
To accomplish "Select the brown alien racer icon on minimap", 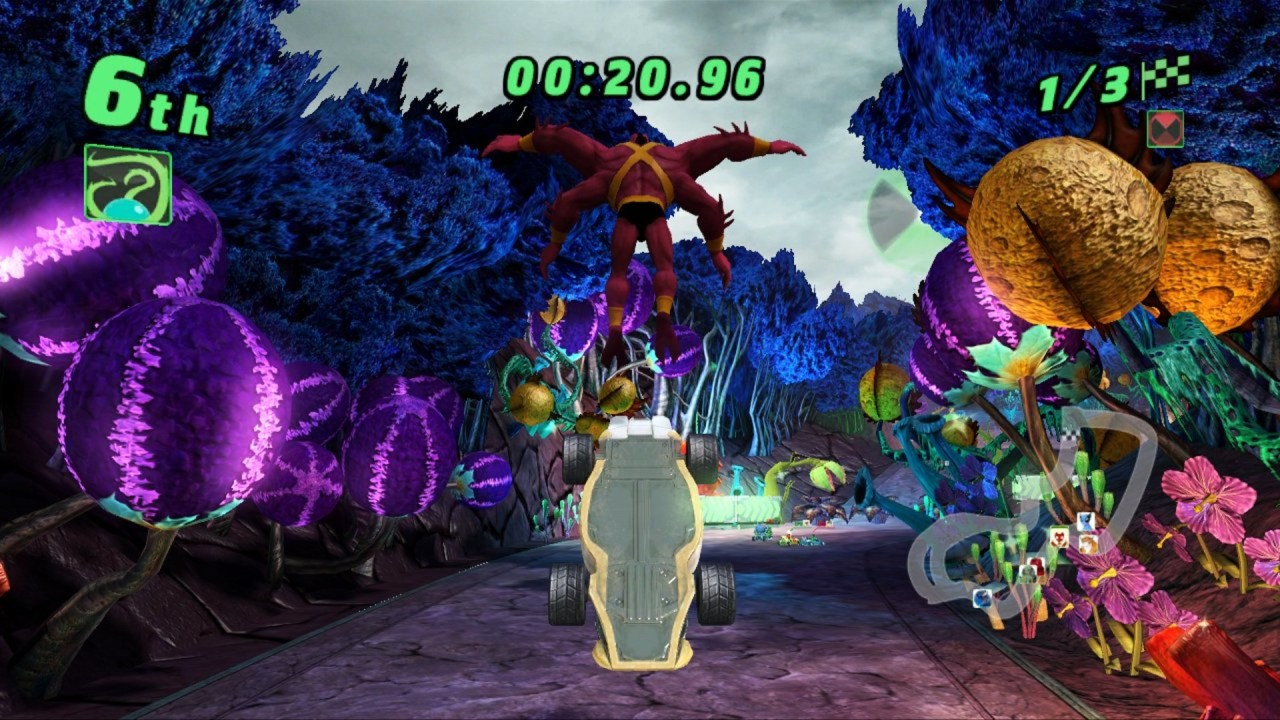I will 1086,543.
